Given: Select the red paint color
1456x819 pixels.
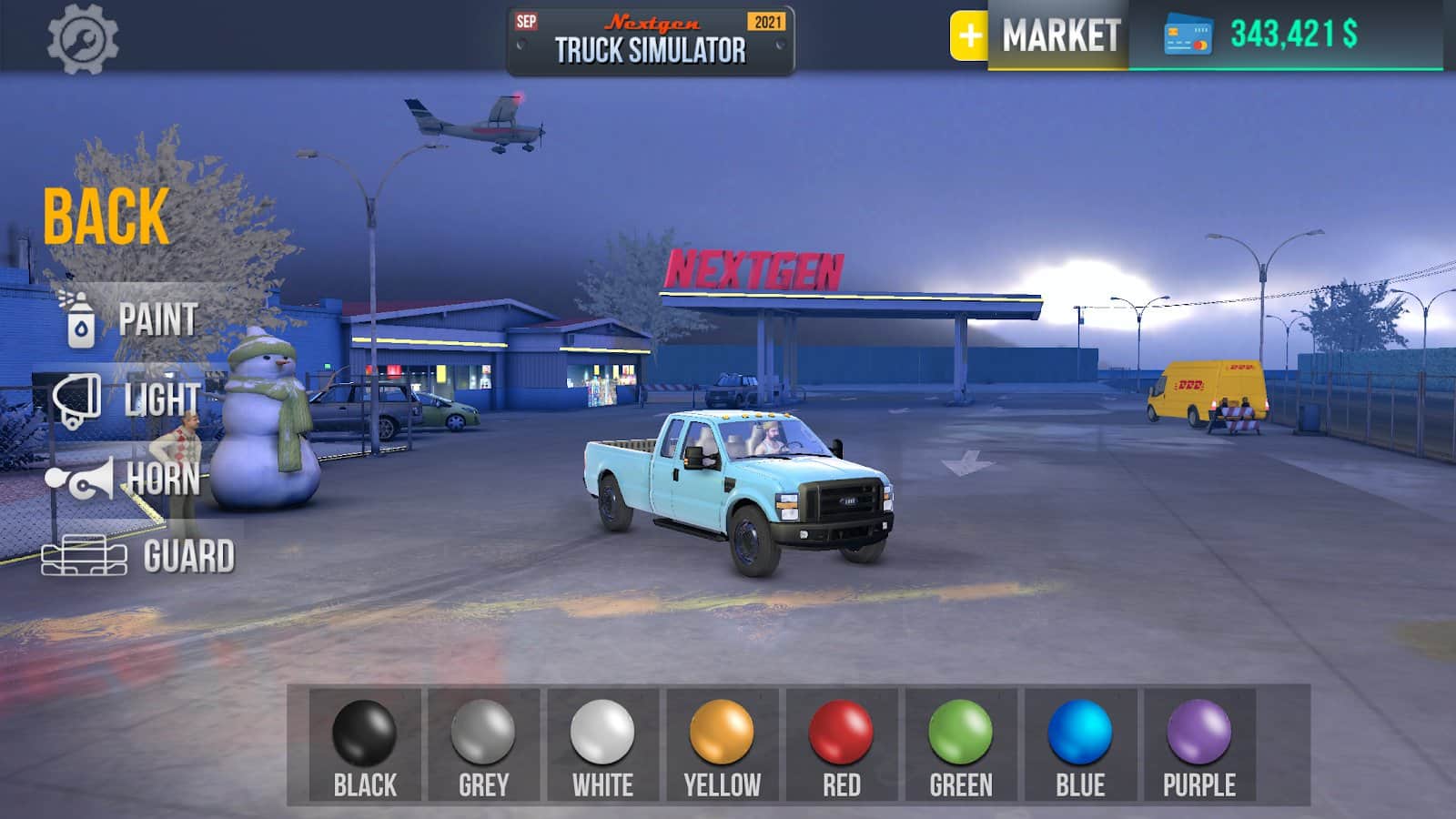Looking at the screenshot, I should (841, 744).
